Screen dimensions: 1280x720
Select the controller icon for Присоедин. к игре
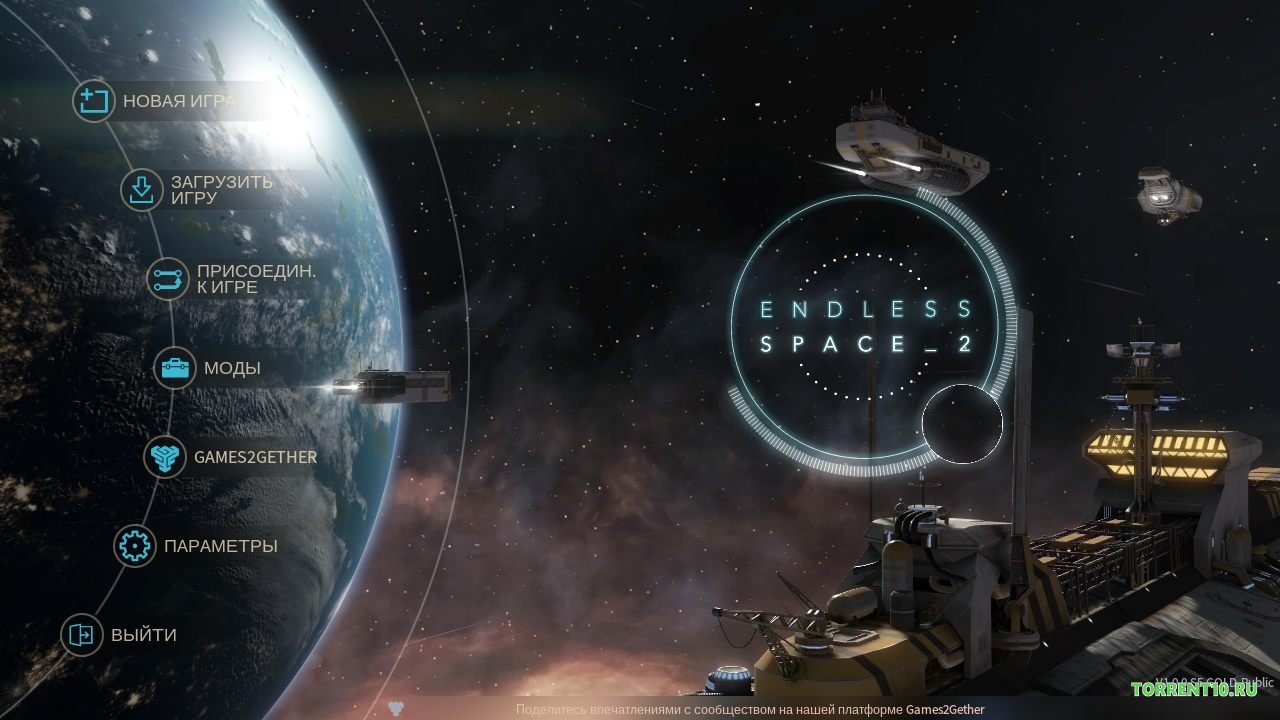[166, 279]
